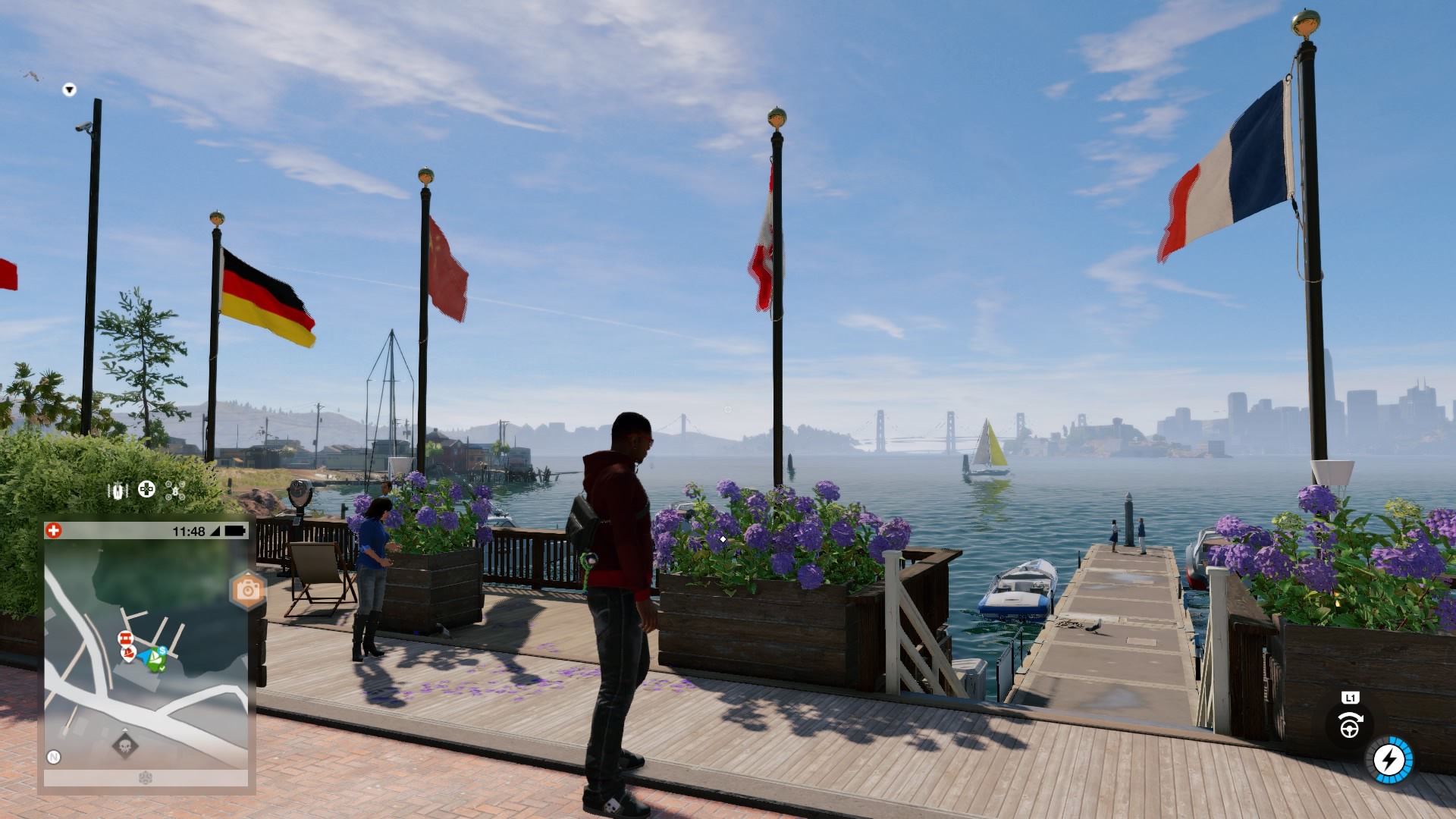Click the faint emblem on minimap bottom bar
This screenshot has width=1456, height=819.
point(146,778)
